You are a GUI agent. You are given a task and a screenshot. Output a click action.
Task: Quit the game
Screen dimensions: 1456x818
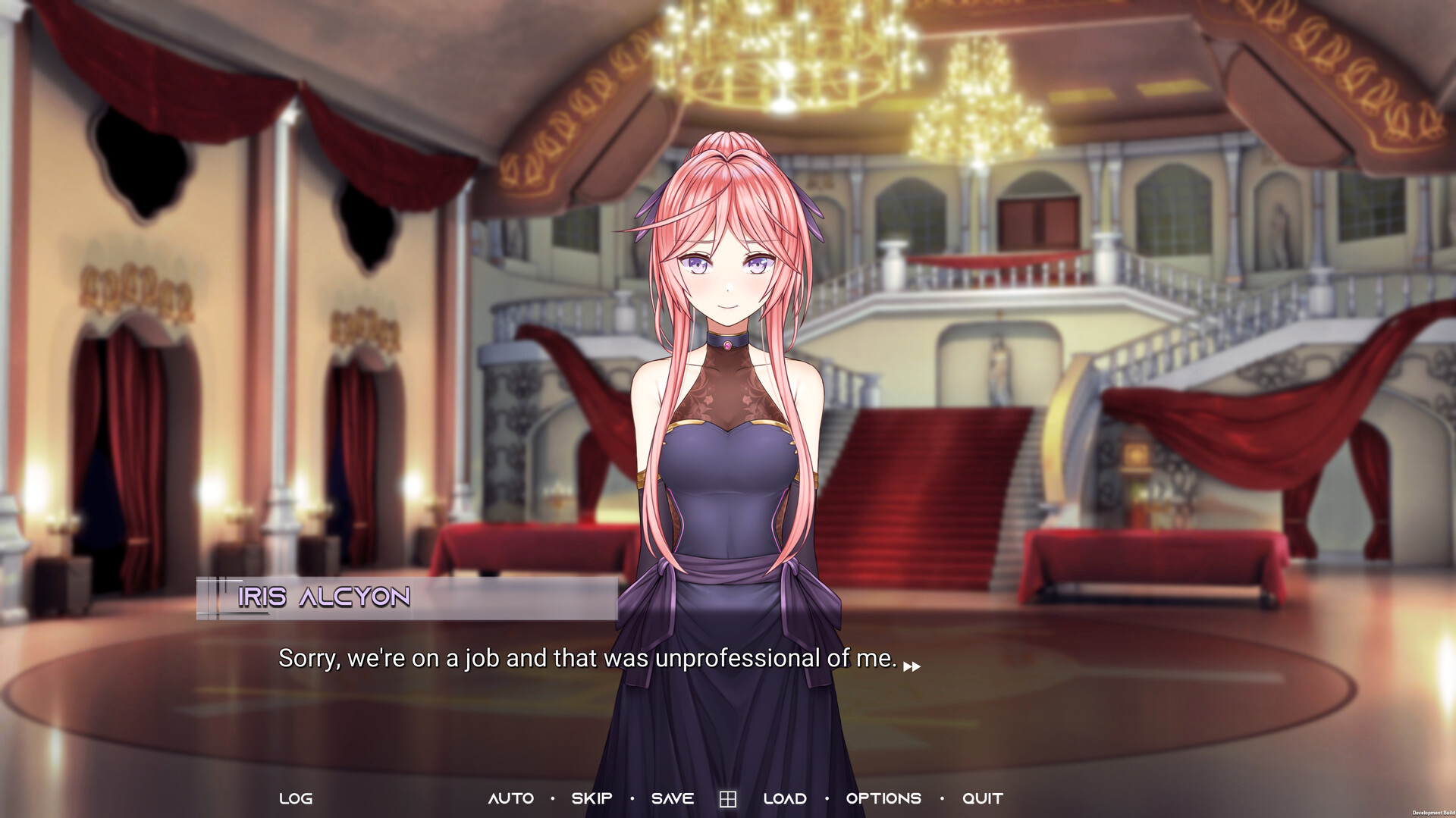[x=983, y=798]
